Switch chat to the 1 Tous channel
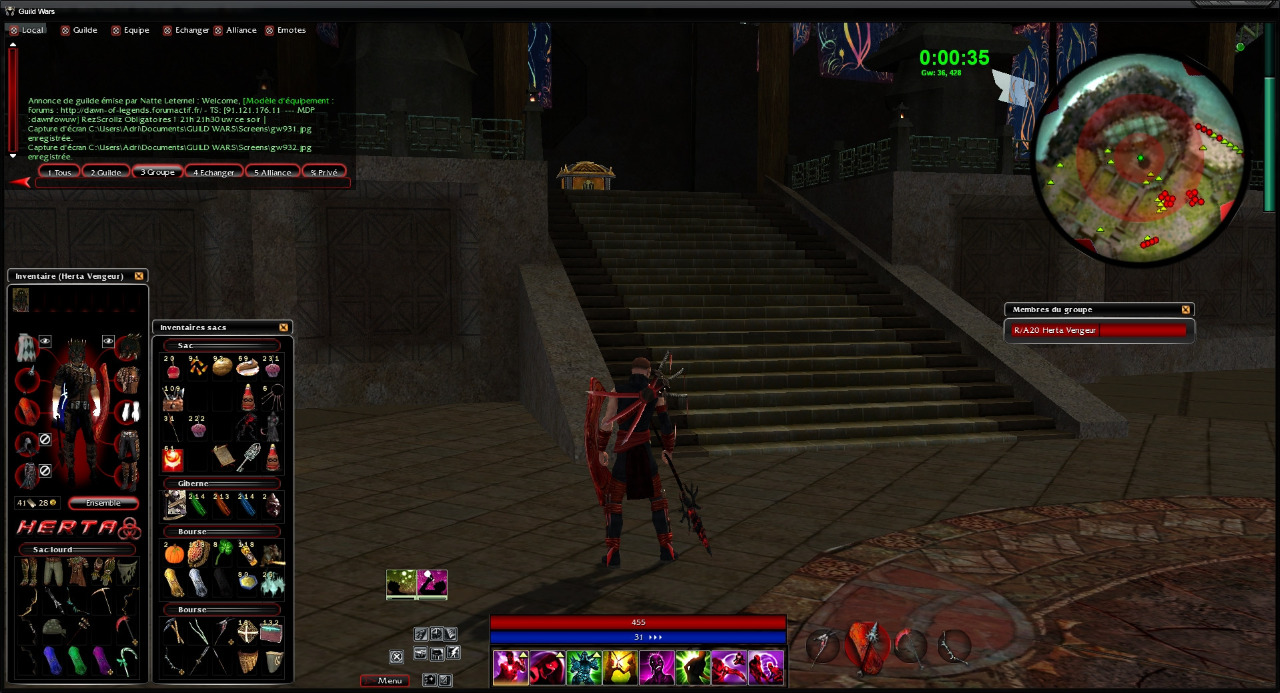Image resolution: width=1280 pixels, height=693 pixels. tap(59, 172)
